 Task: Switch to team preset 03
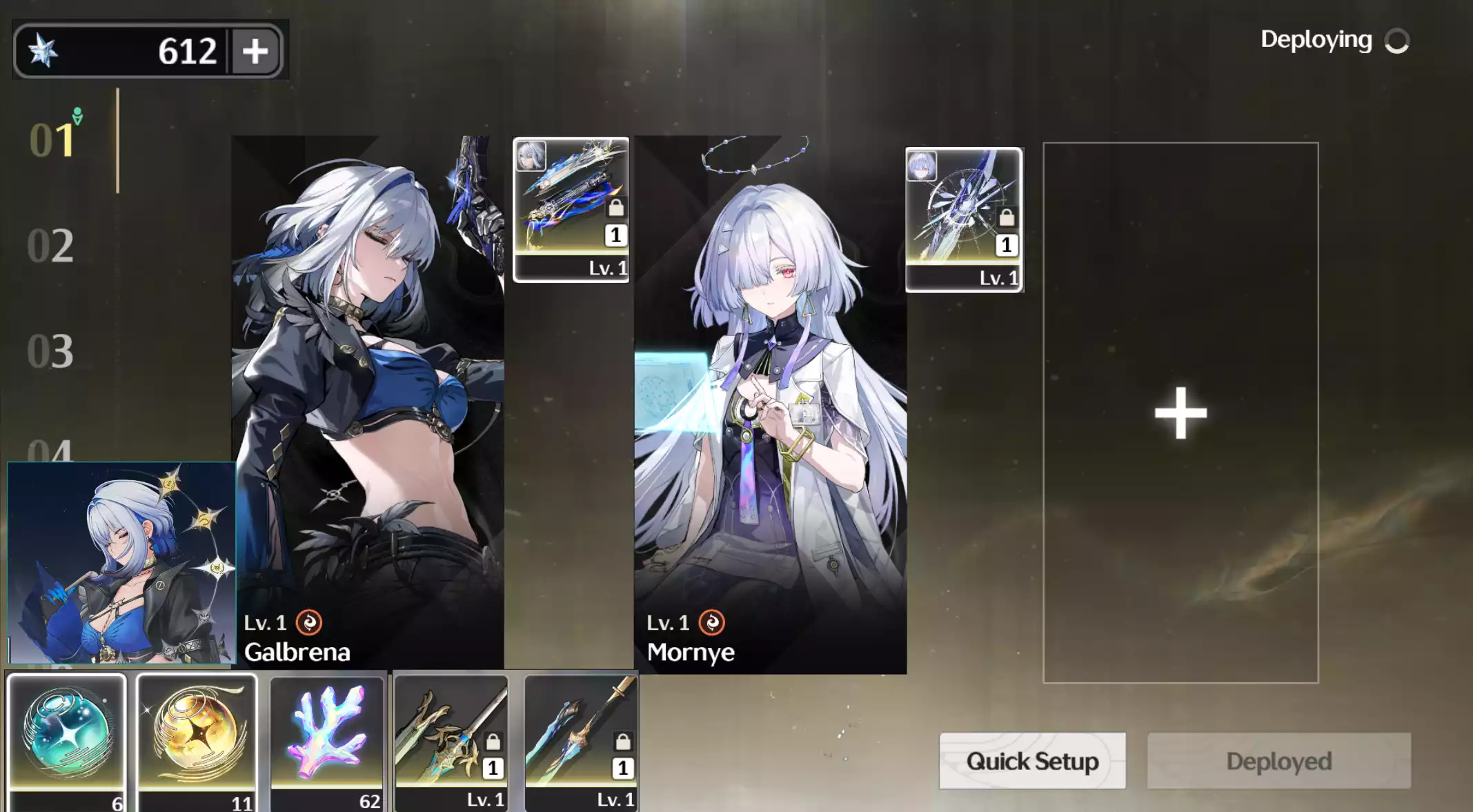50,351
